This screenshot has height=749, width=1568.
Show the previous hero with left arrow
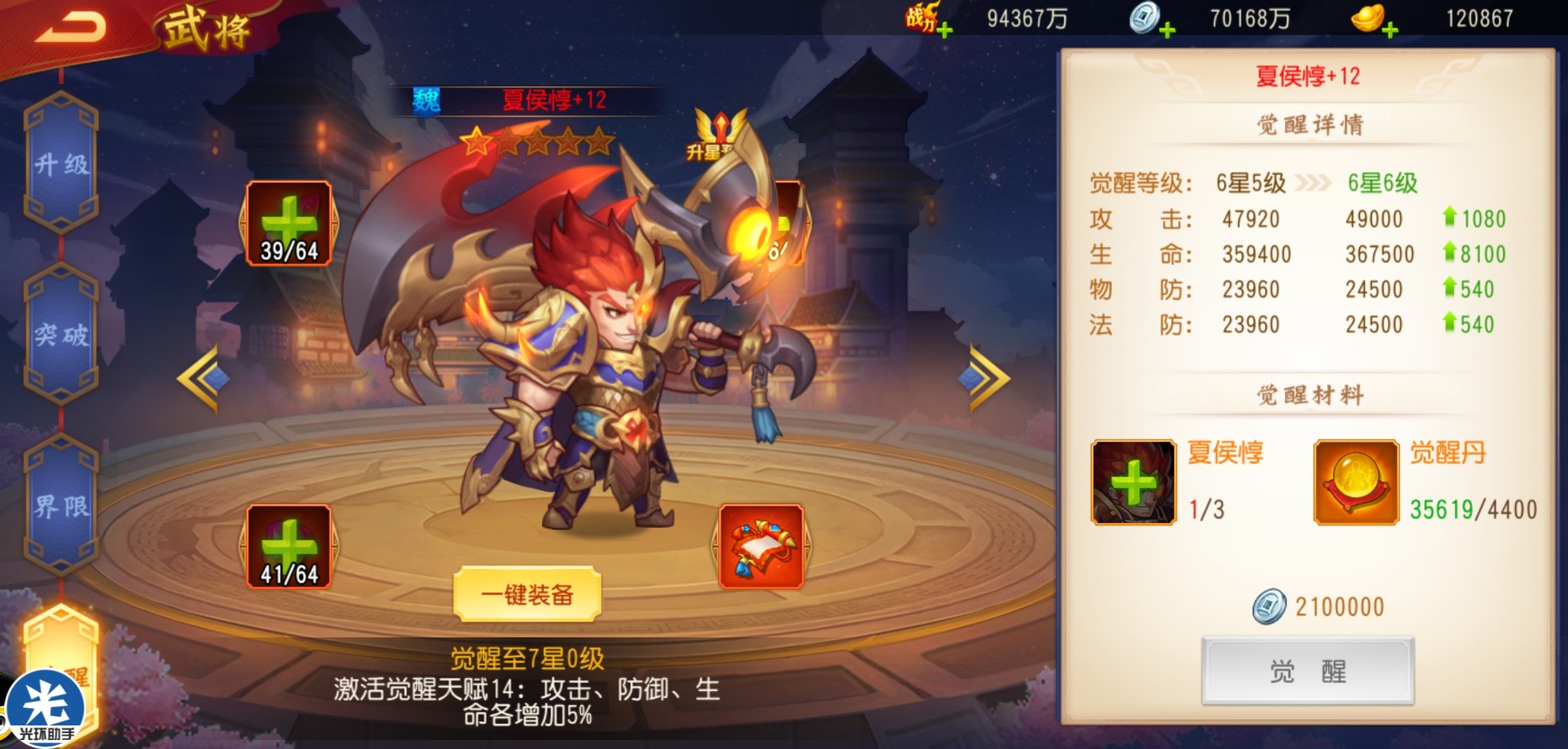point(202,379)
